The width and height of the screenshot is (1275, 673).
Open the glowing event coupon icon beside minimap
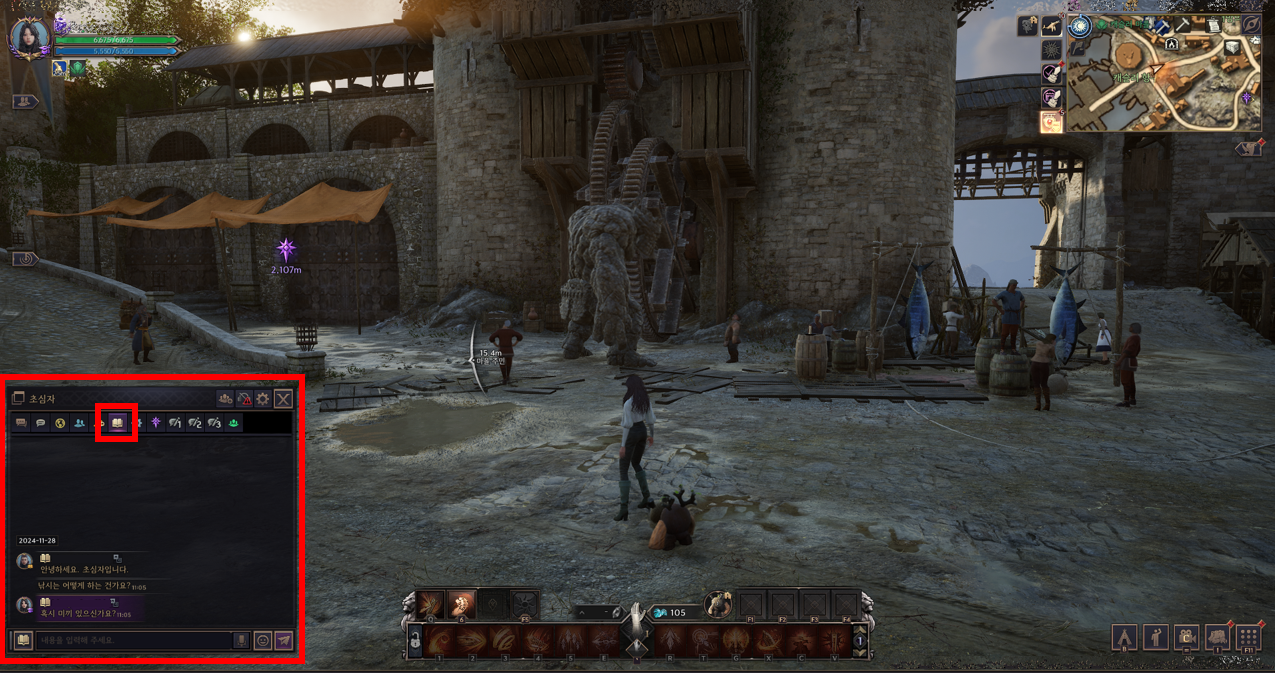point(1051,121)
